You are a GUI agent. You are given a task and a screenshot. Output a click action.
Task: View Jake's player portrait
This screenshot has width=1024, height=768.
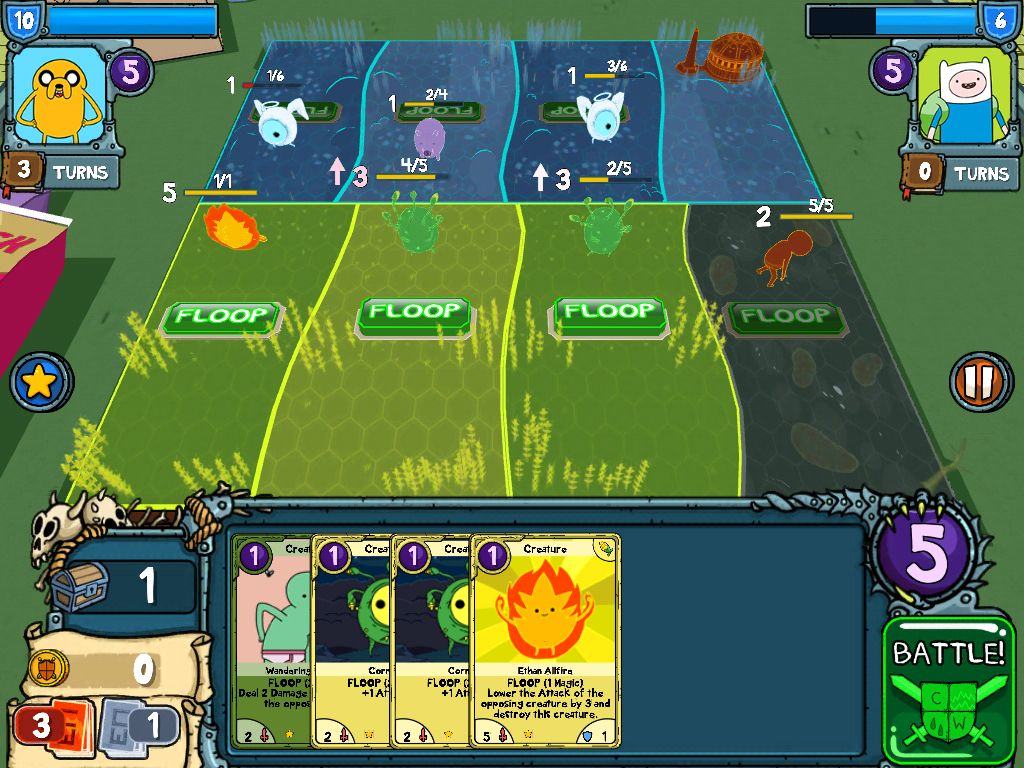58,97
